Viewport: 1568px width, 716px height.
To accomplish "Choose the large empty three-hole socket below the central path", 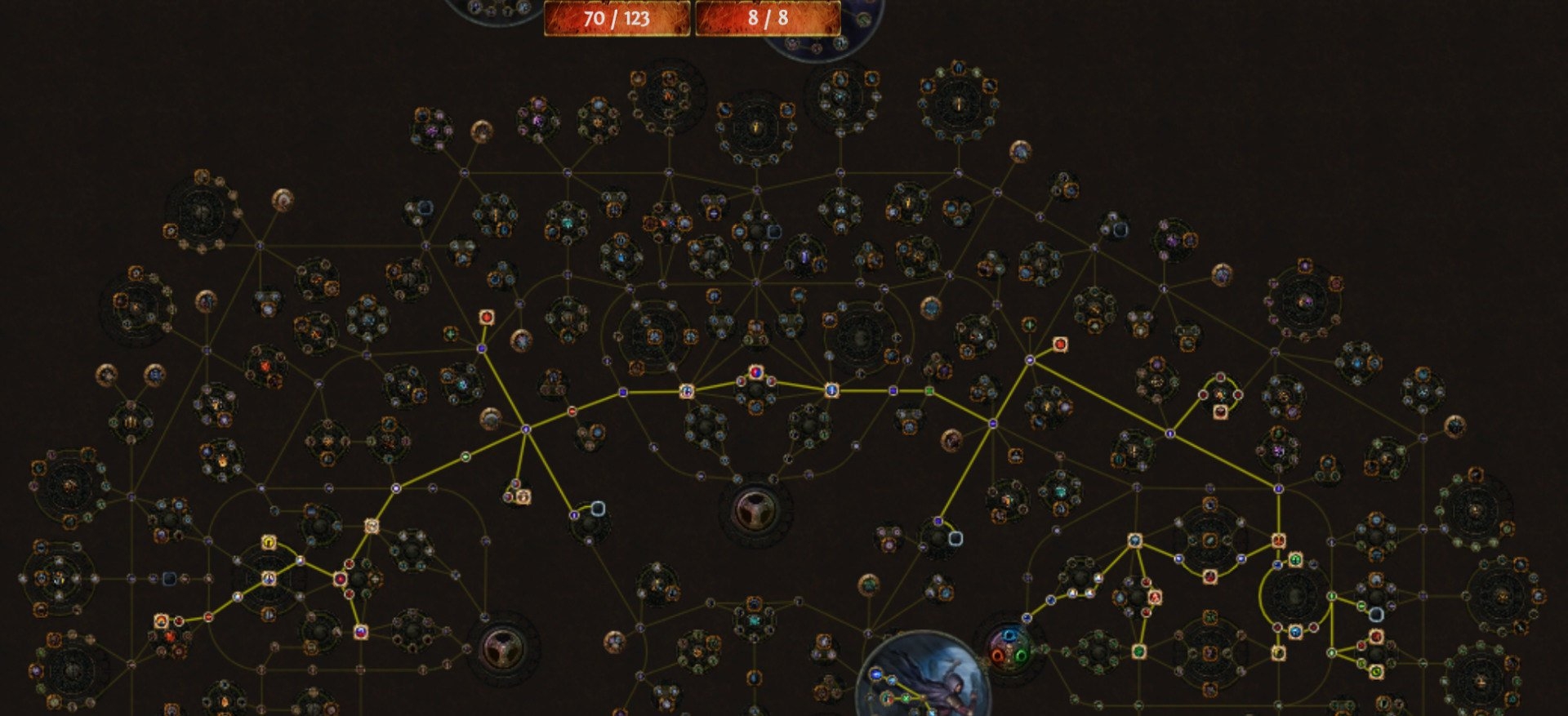I will (755, 510).
